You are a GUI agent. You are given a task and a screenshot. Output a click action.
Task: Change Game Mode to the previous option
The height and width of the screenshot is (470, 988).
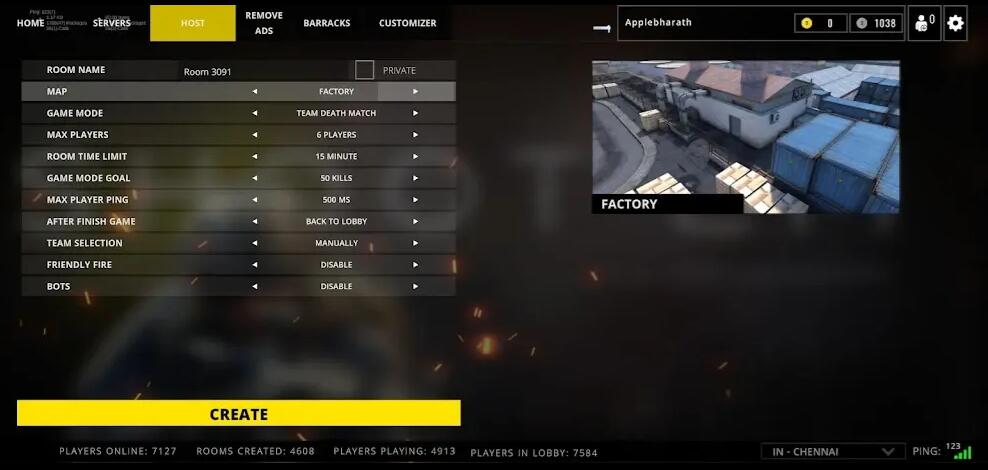point(255,113)
